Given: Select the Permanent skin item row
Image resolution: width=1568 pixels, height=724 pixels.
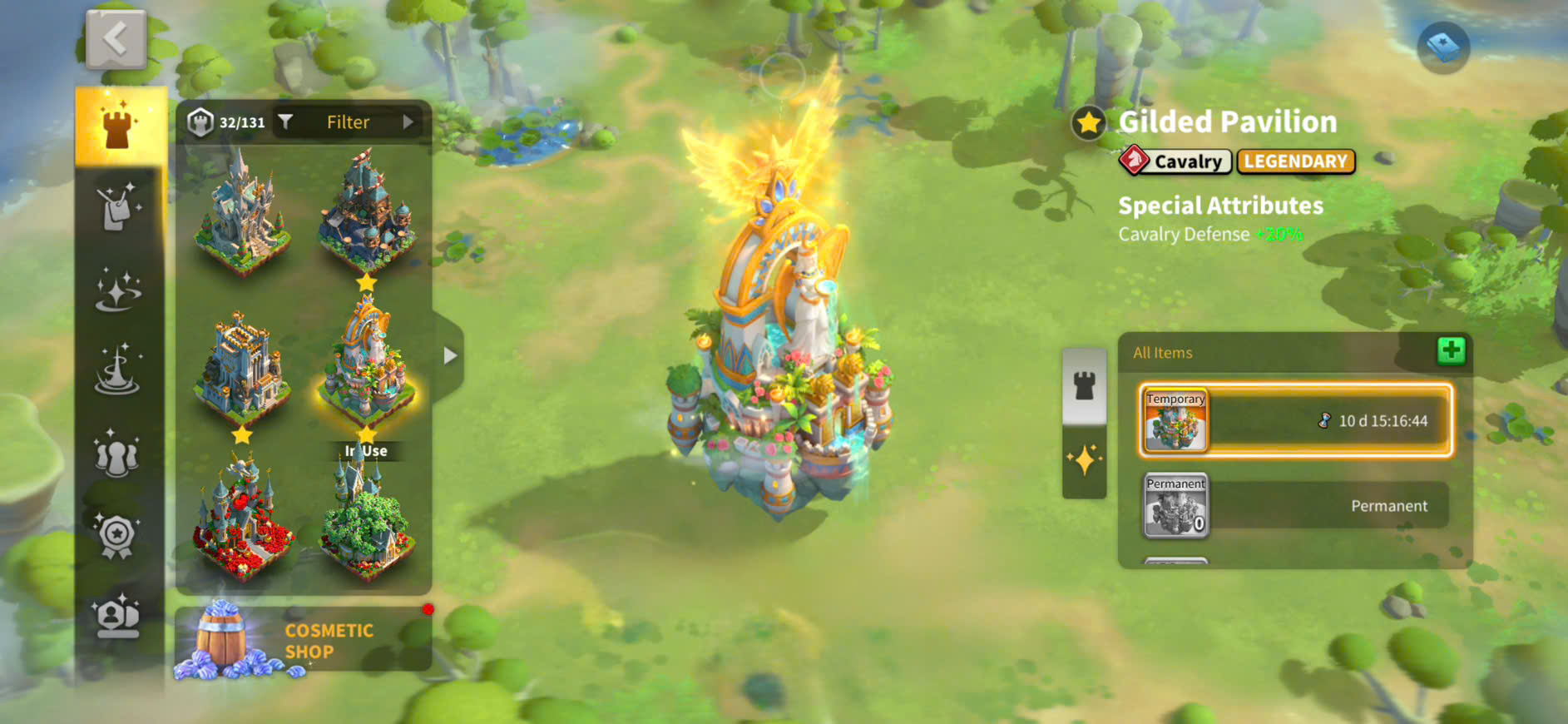Looking at the screenshot, I should [1295, 506].
